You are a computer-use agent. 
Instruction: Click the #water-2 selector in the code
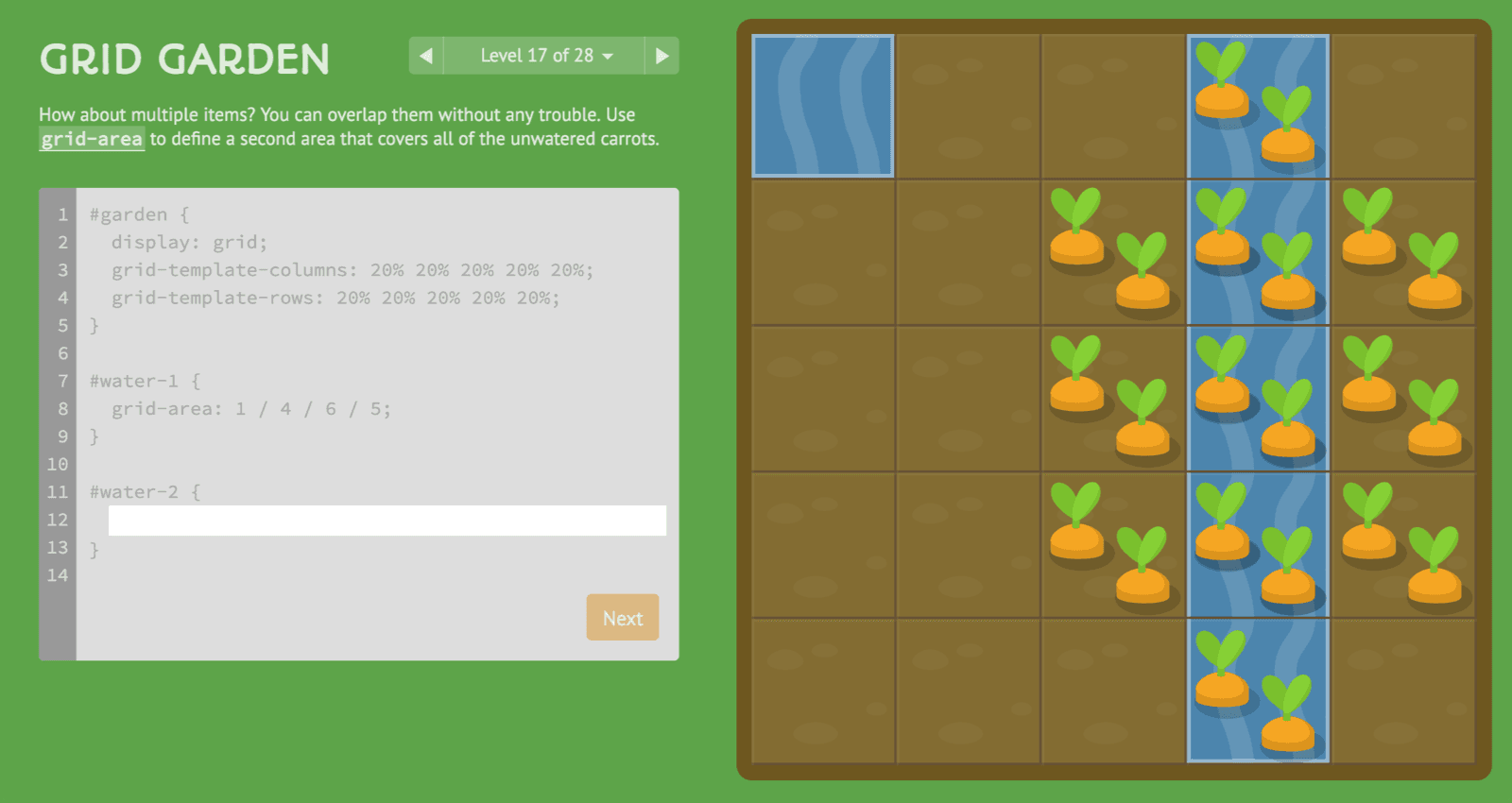(134, 491)
